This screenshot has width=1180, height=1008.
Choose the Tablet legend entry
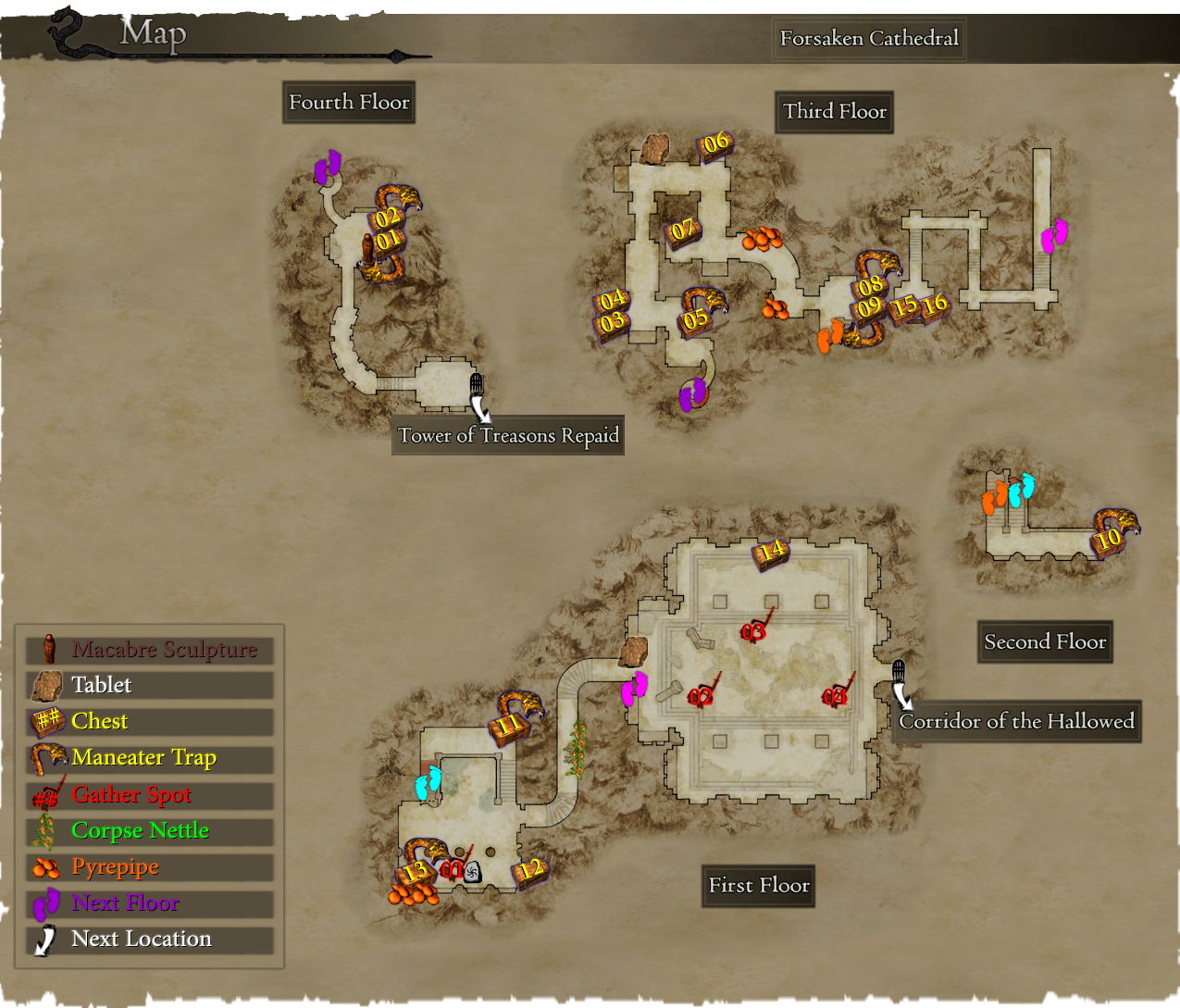point(149,686)
